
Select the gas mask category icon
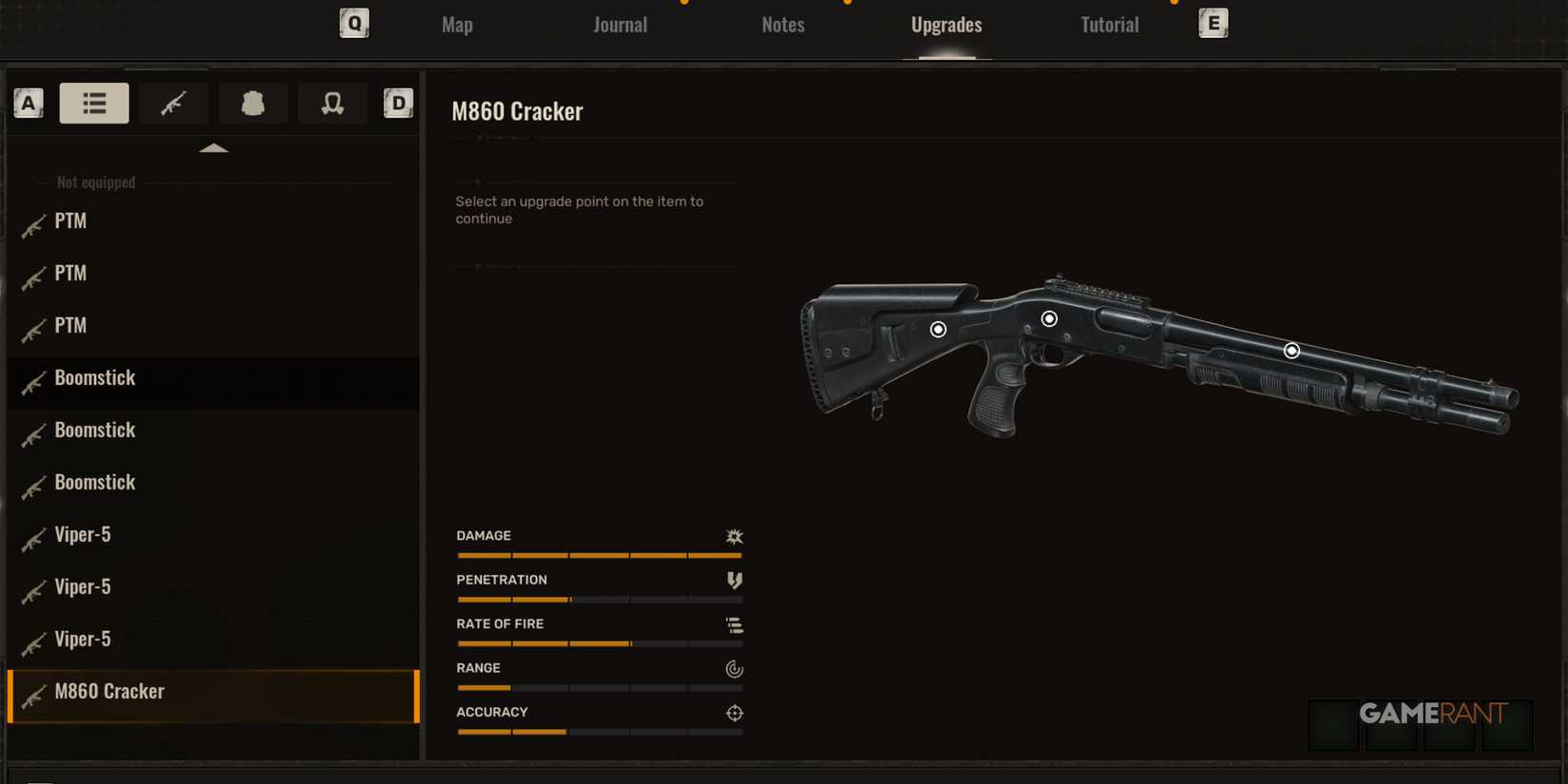[333, 103]
